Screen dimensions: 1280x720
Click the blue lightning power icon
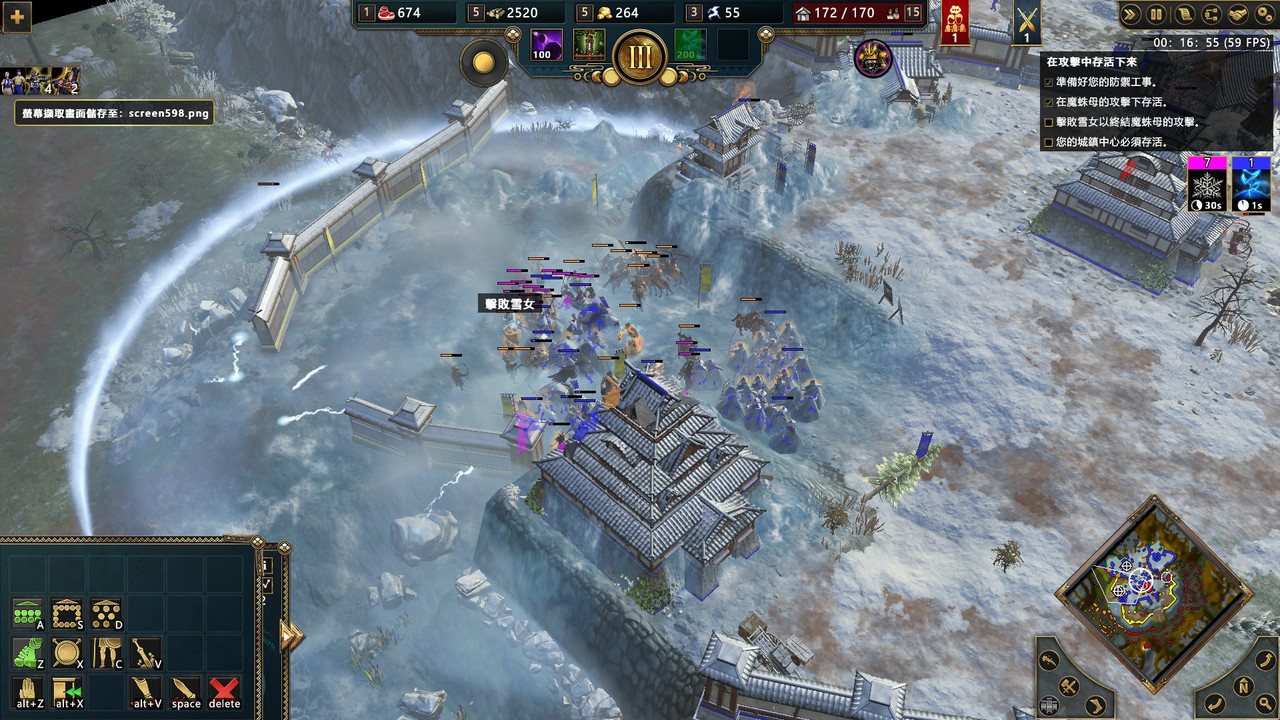1251,184
